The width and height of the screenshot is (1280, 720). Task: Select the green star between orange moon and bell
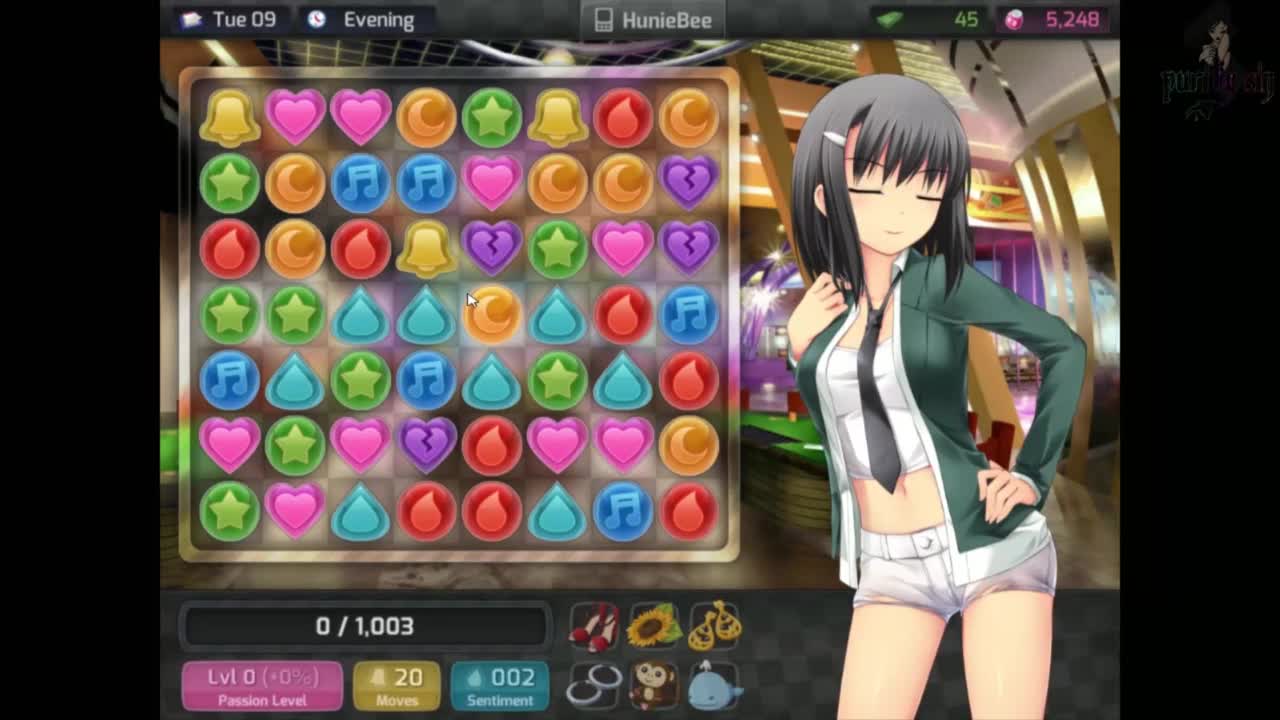(492, 116)
